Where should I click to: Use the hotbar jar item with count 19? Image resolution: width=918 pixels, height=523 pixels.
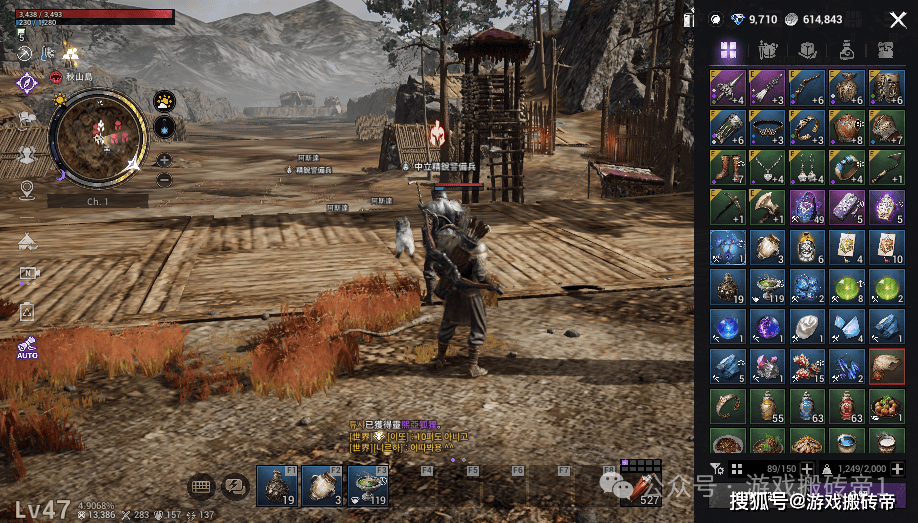[x=275, y=487]
